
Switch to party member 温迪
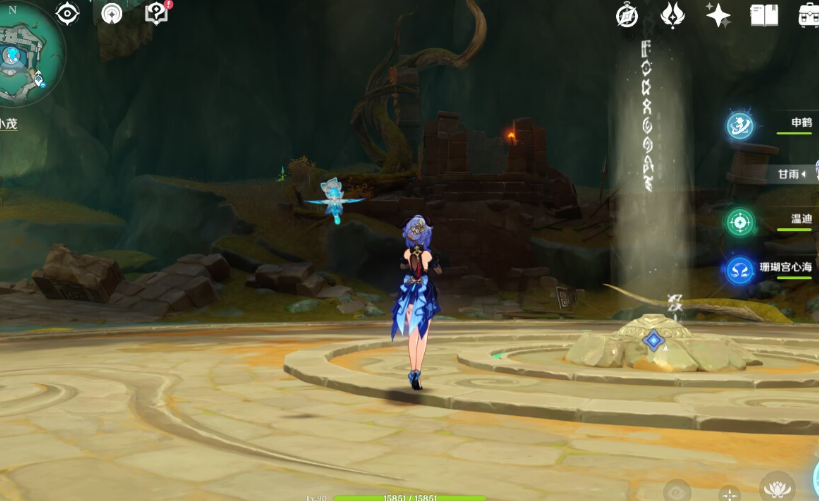click(x=741, y=221)
